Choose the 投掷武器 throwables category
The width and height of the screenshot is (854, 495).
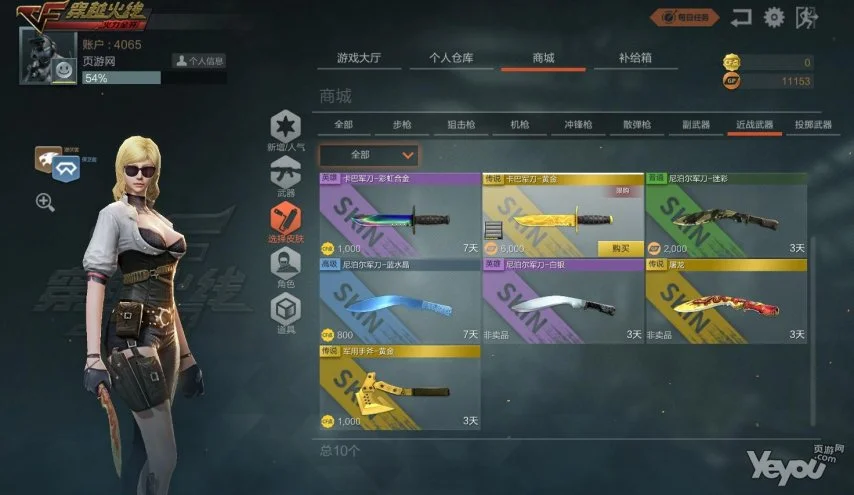tap(812, 125)
